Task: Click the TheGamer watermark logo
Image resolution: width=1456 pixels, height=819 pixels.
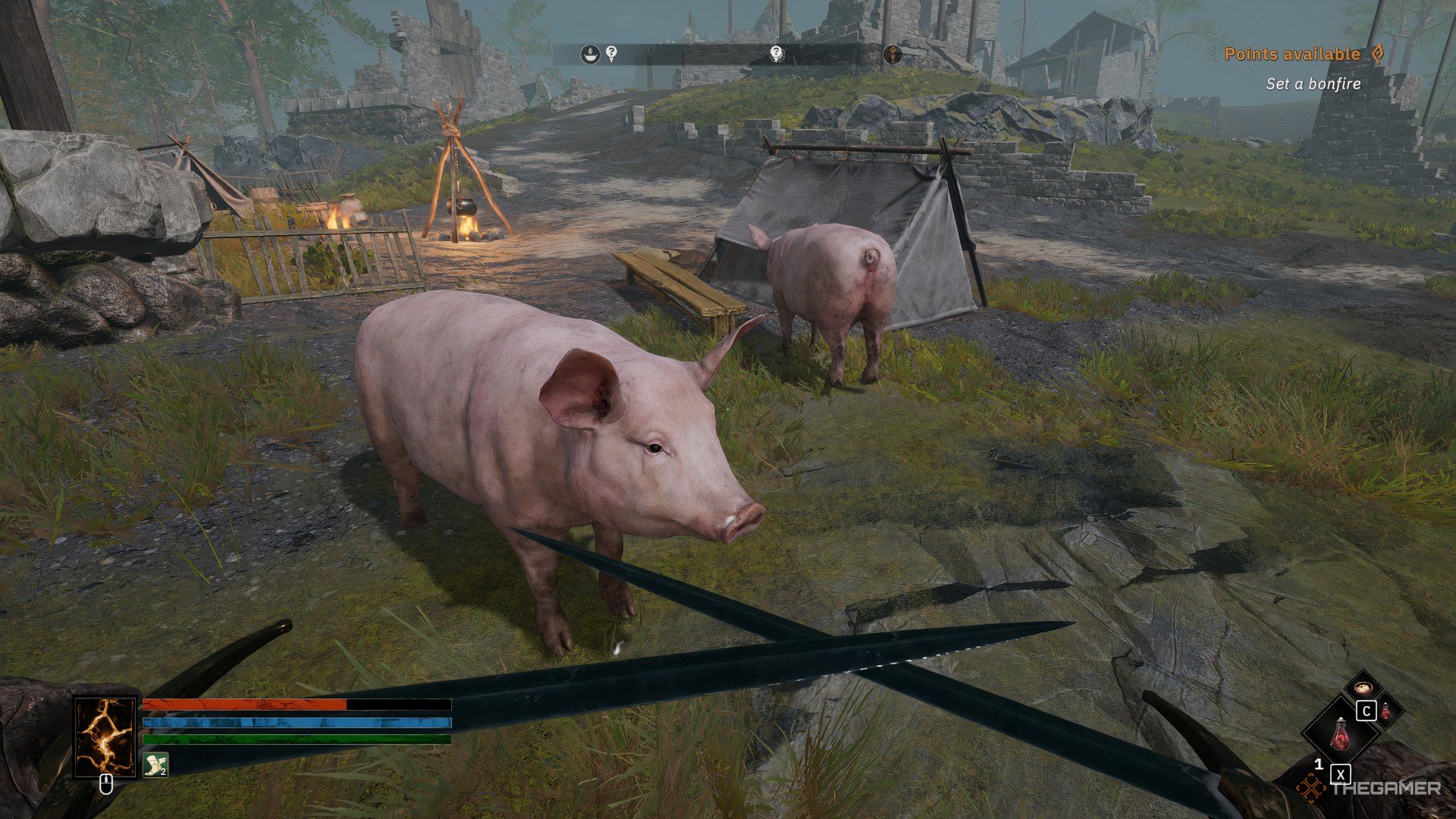Action: [x=1368, y=789]
